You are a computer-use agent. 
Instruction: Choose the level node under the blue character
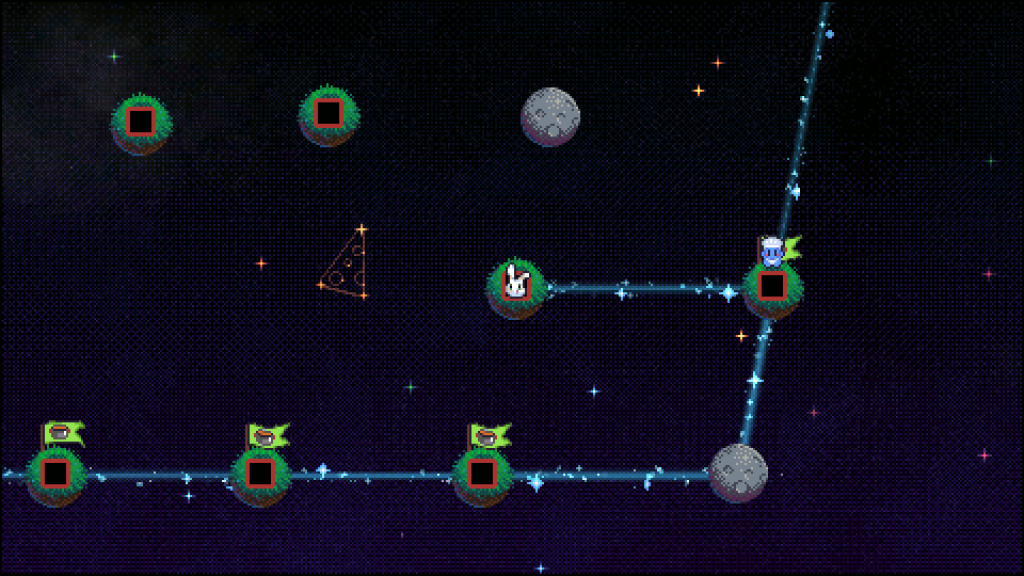click(x=771, y=286)
